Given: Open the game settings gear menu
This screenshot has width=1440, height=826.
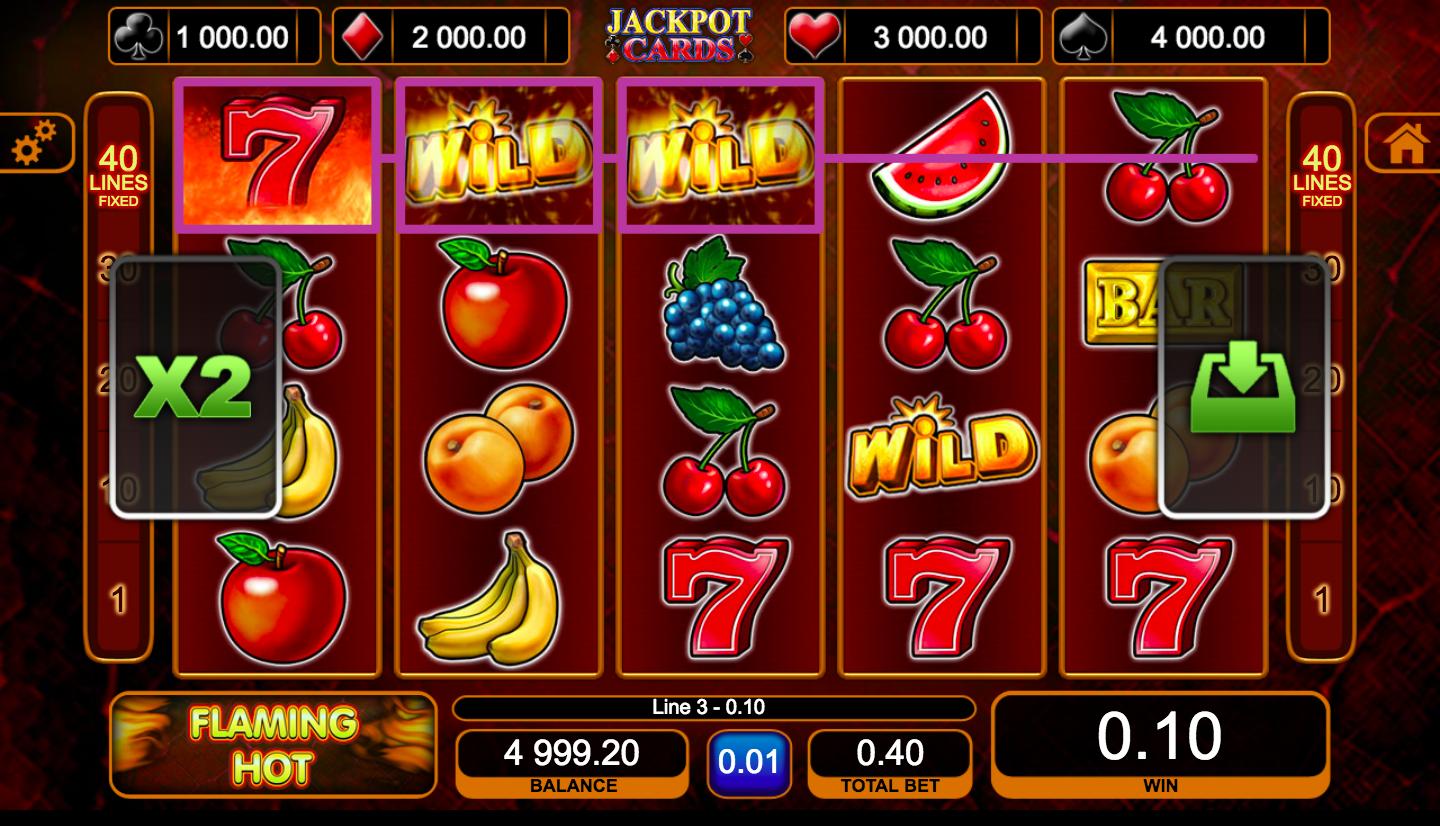Looking at the screenshot, I should 34,142.
